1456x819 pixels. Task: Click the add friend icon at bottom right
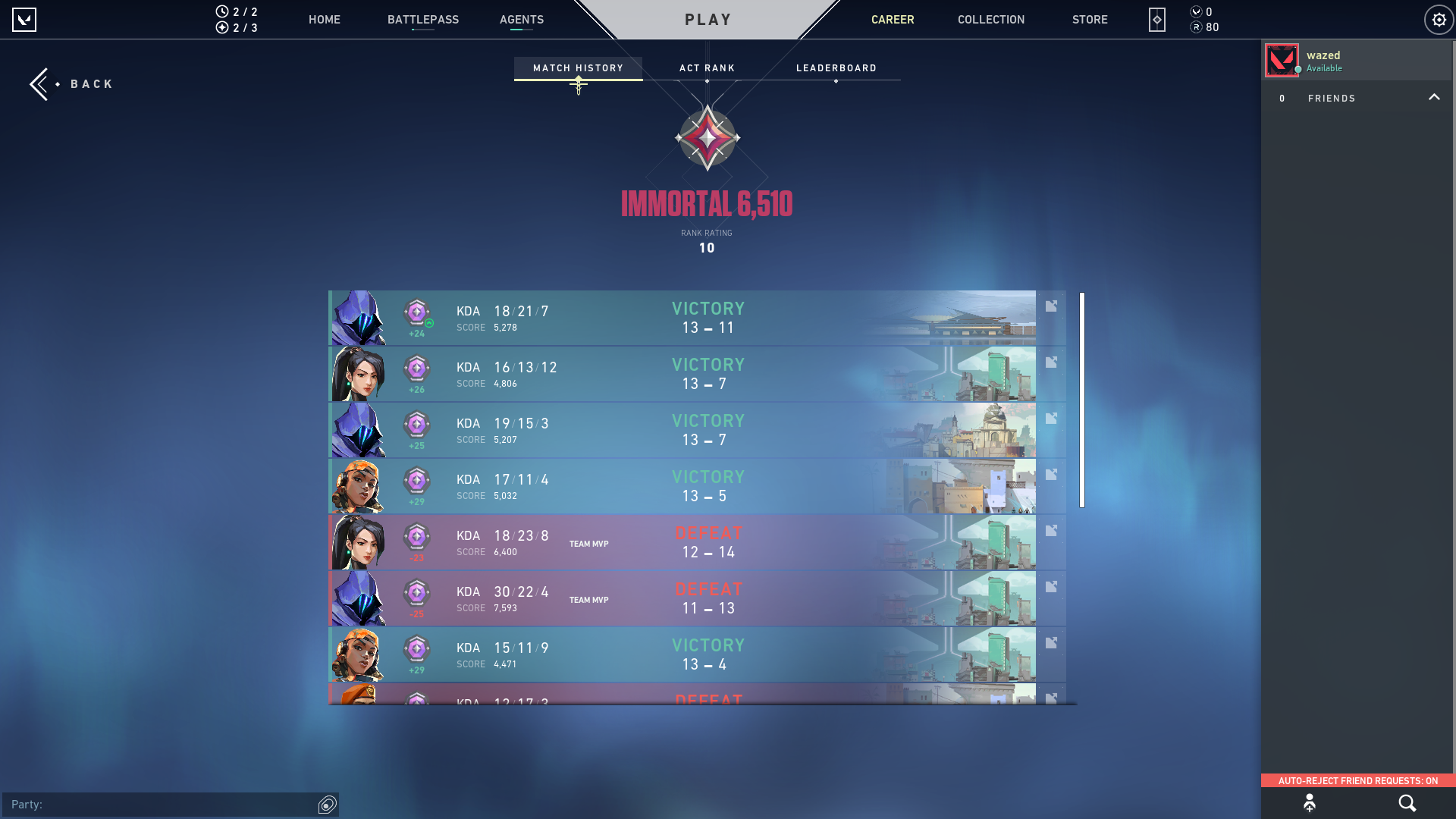pyautogui.click(x=1310, y=802)
